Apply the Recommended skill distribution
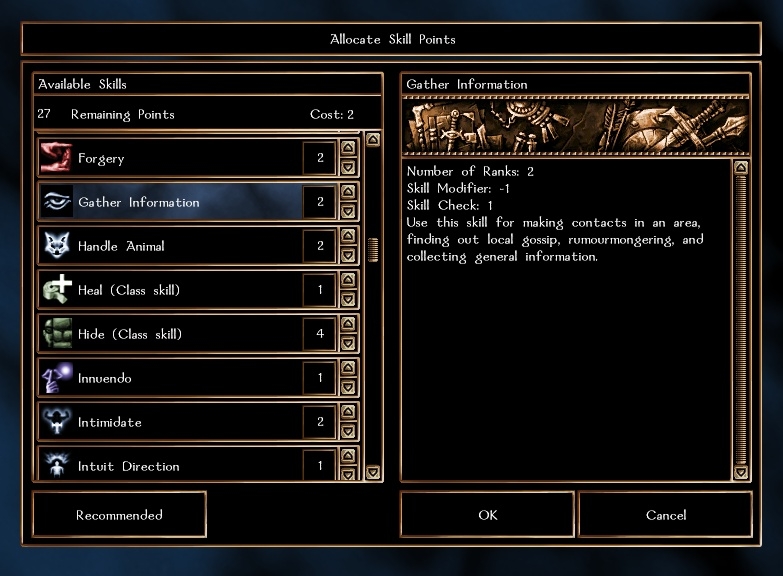The height and width of the screenshot is (576, 783). tap(119, 515)
